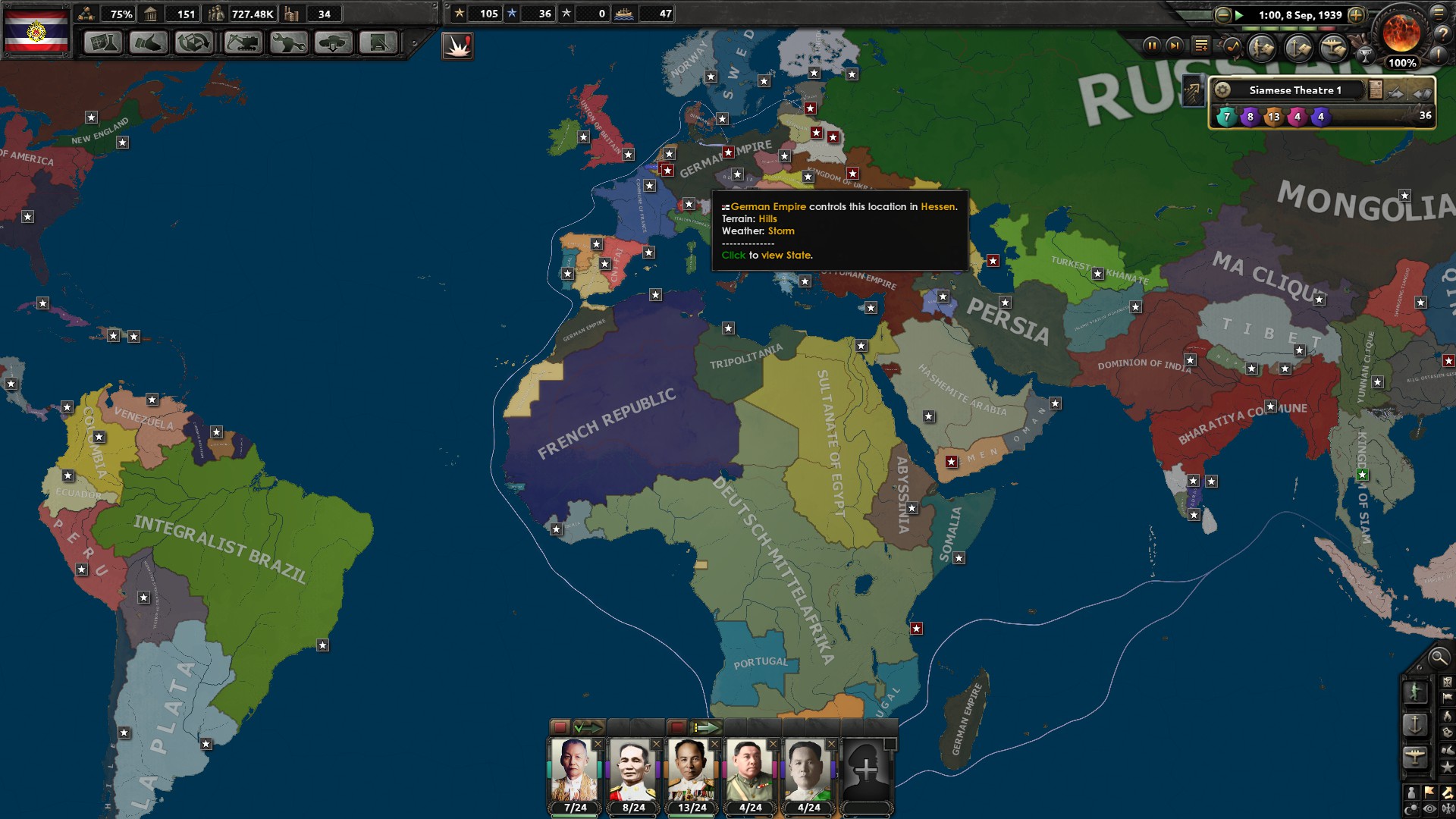Screen dimensions: 1456x819
Task: Open the Construction menu
Action: click(x=242, y=43)
